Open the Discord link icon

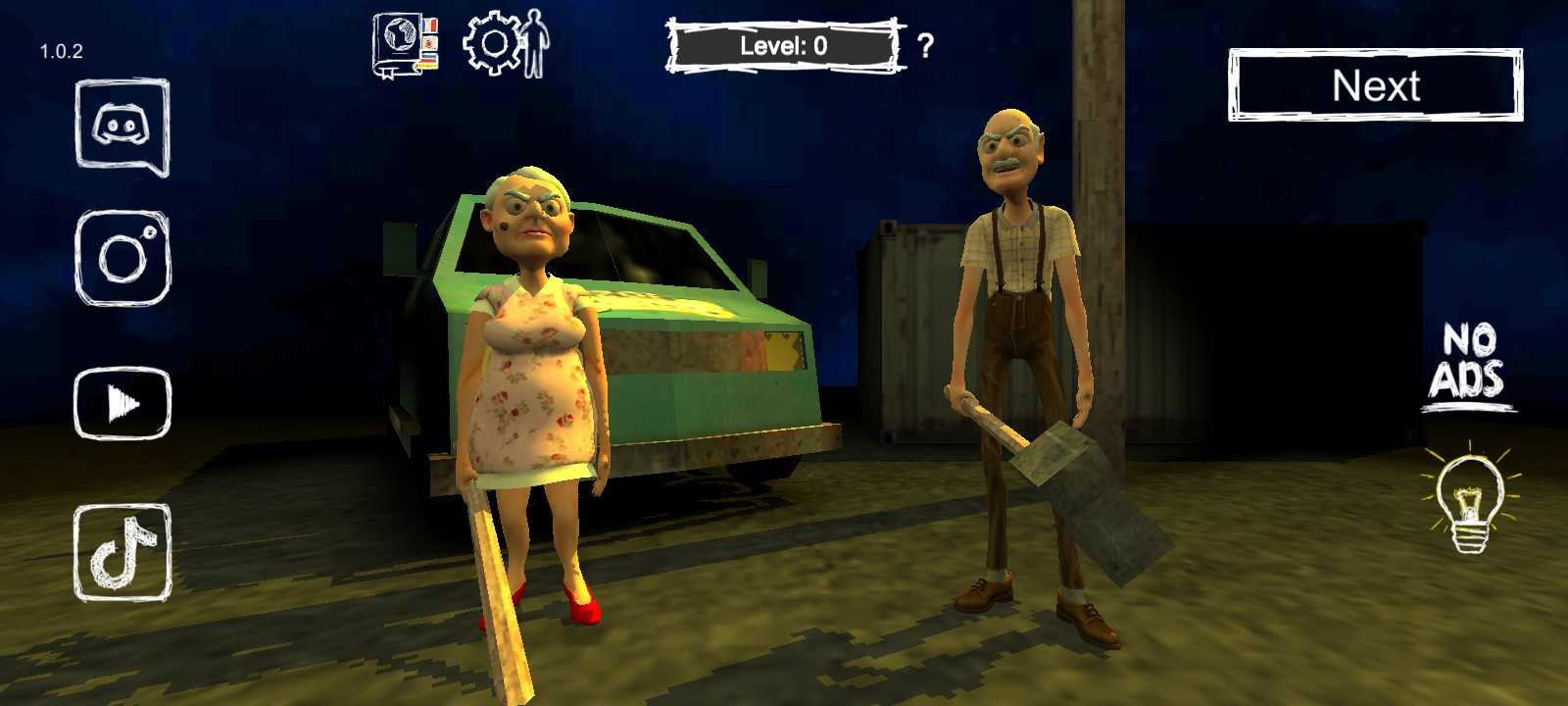click(x=122, y=127)
